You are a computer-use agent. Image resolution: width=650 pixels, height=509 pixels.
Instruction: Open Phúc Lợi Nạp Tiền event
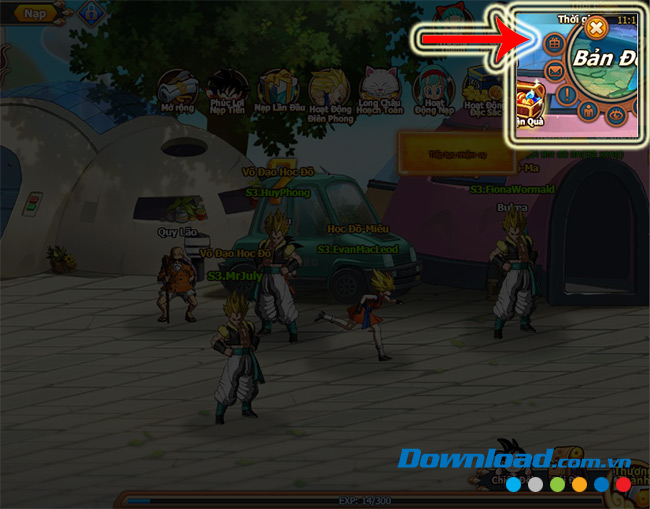tap(228, 87)
